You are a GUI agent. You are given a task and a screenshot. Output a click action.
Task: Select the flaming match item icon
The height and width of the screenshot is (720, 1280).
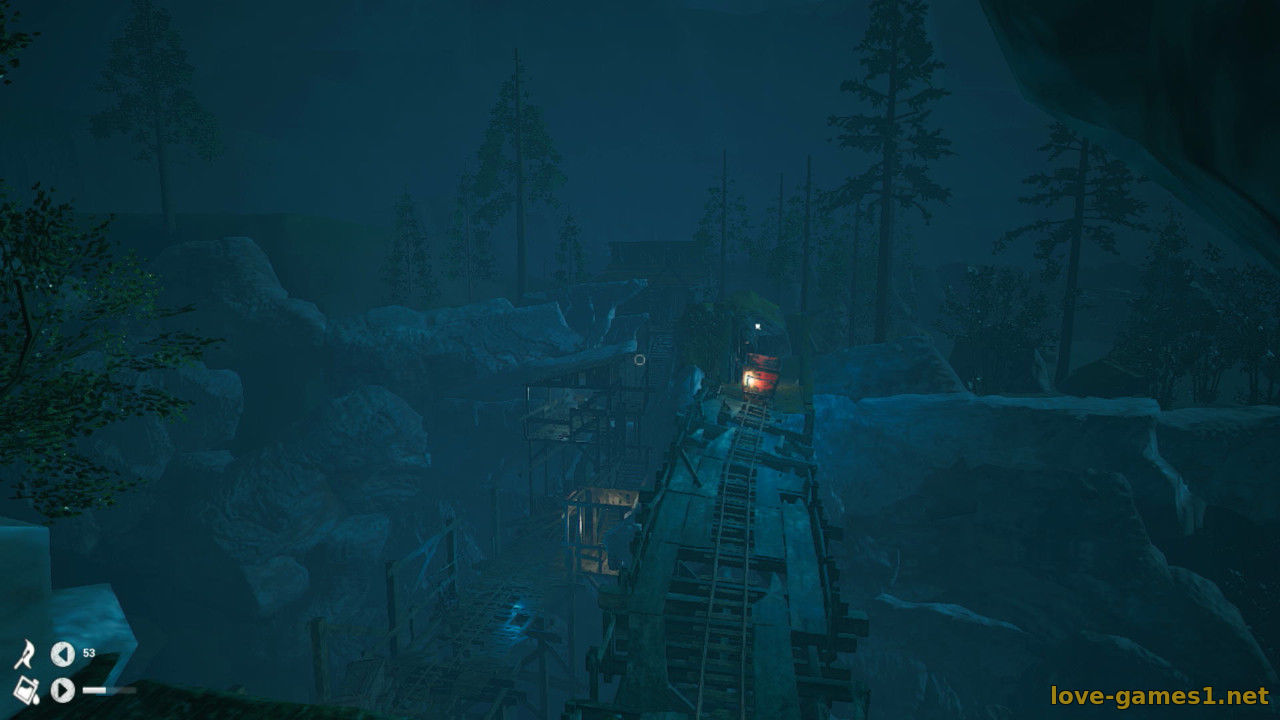[x=24, y=655]
